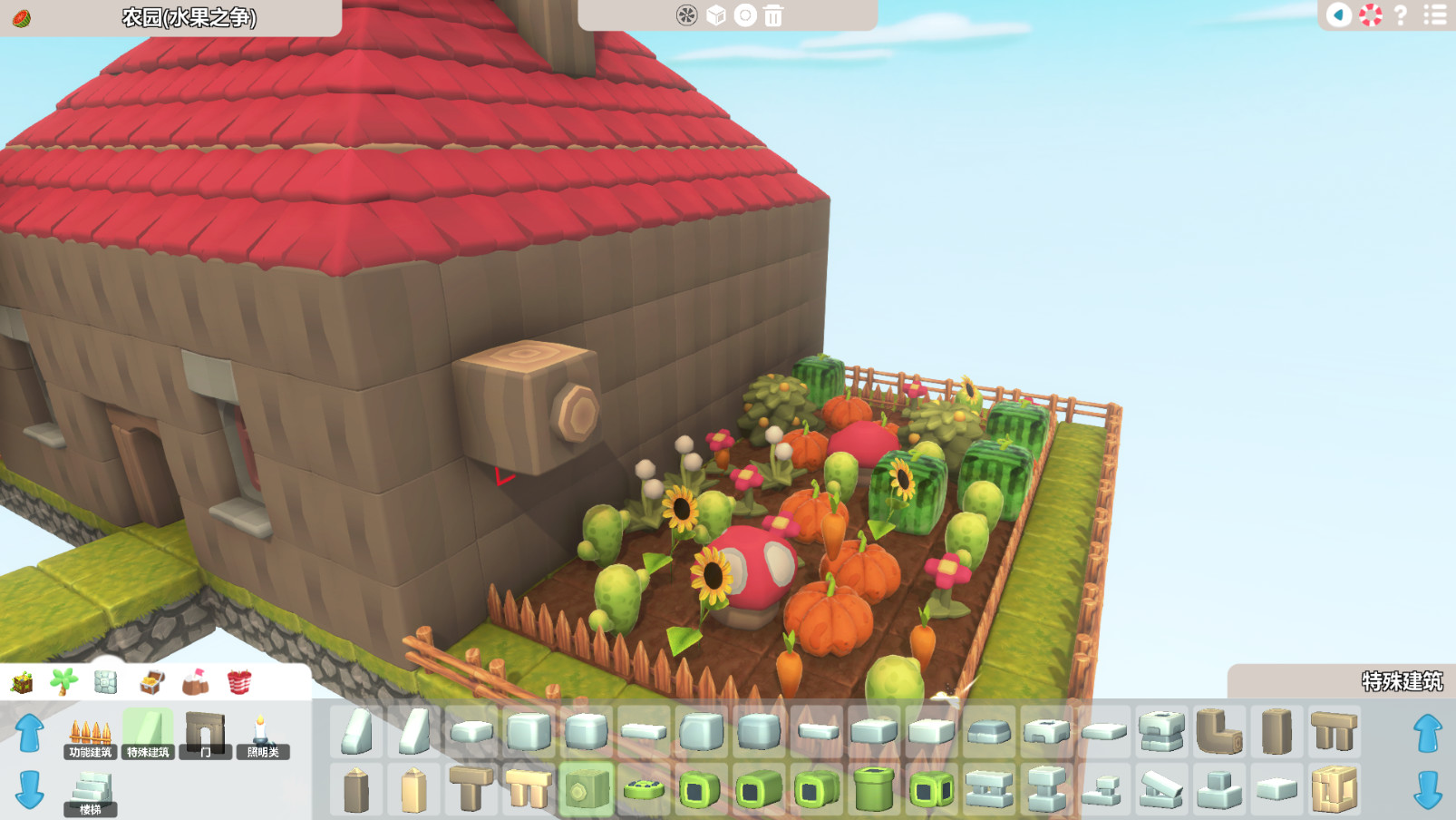Open the 照明类 category

pos(263,751)
